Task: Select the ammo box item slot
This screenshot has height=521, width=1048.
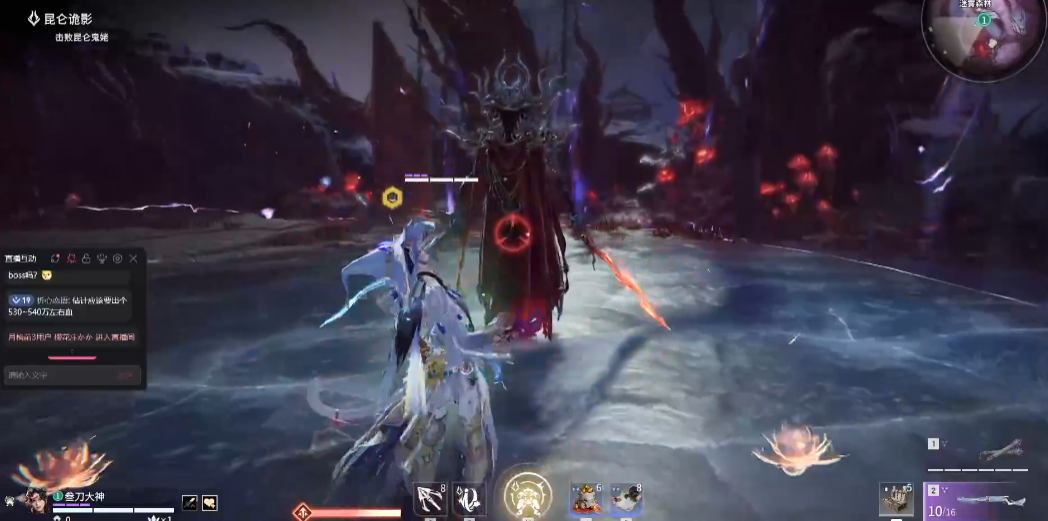Action: (896, 498)
